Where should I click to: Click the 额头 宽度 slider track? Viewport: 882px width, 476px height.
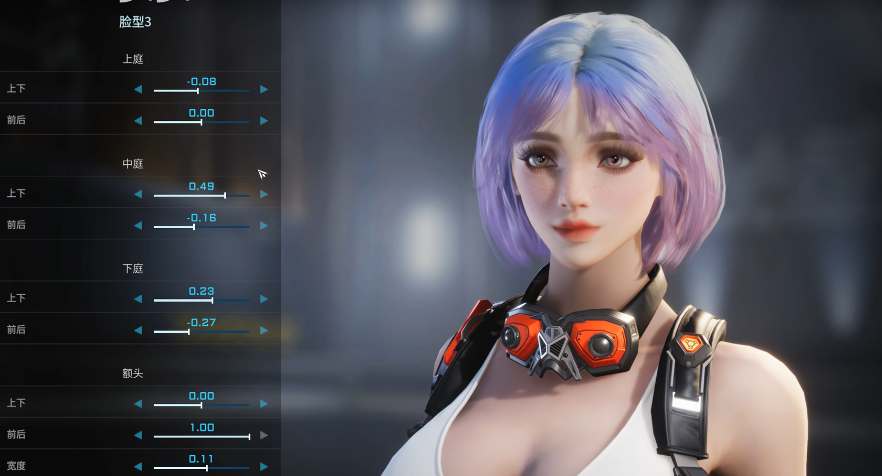click(201, 467)
